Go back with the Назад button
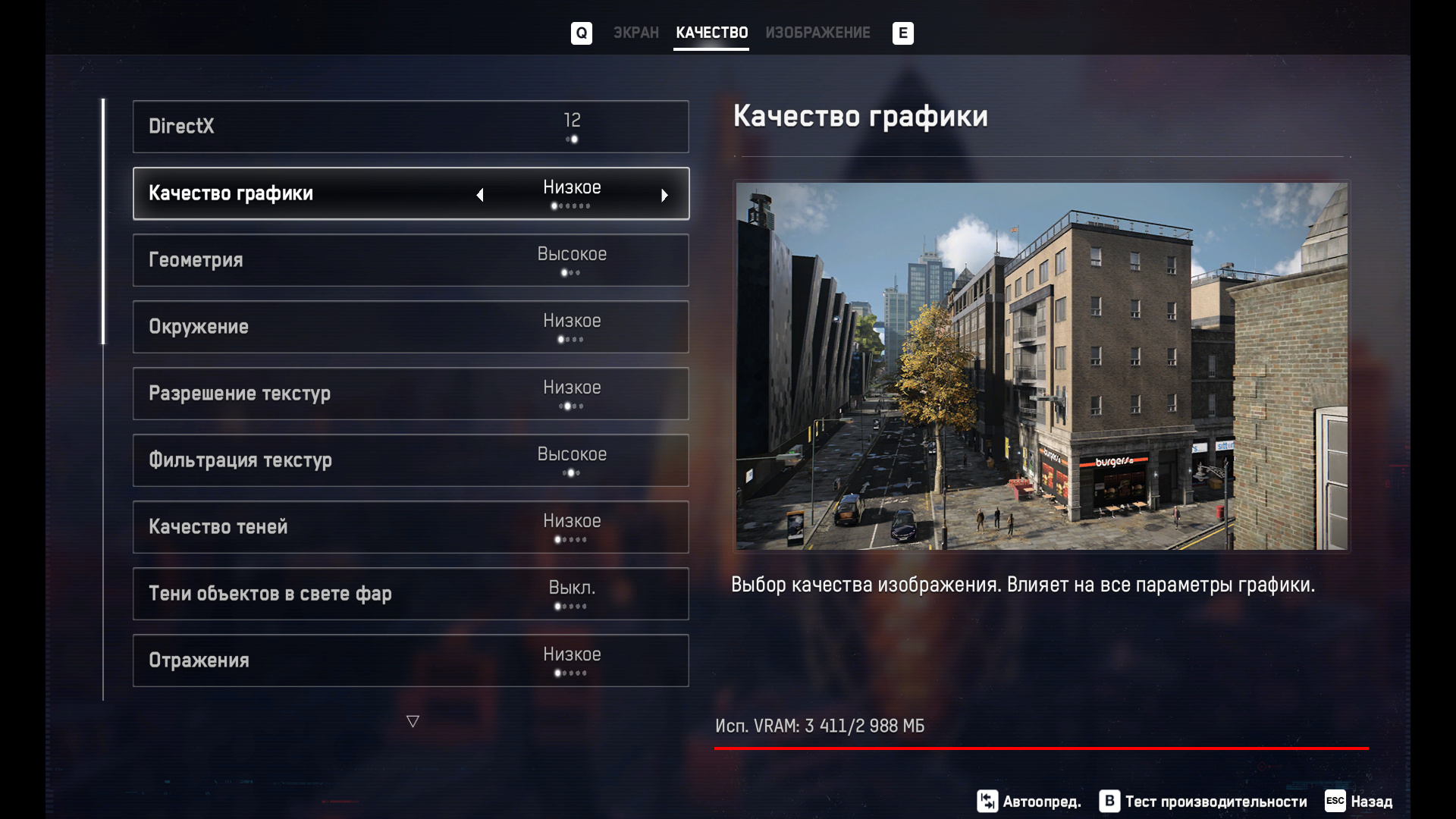This screenshot has height=819, width=1456. point(1359,801)
